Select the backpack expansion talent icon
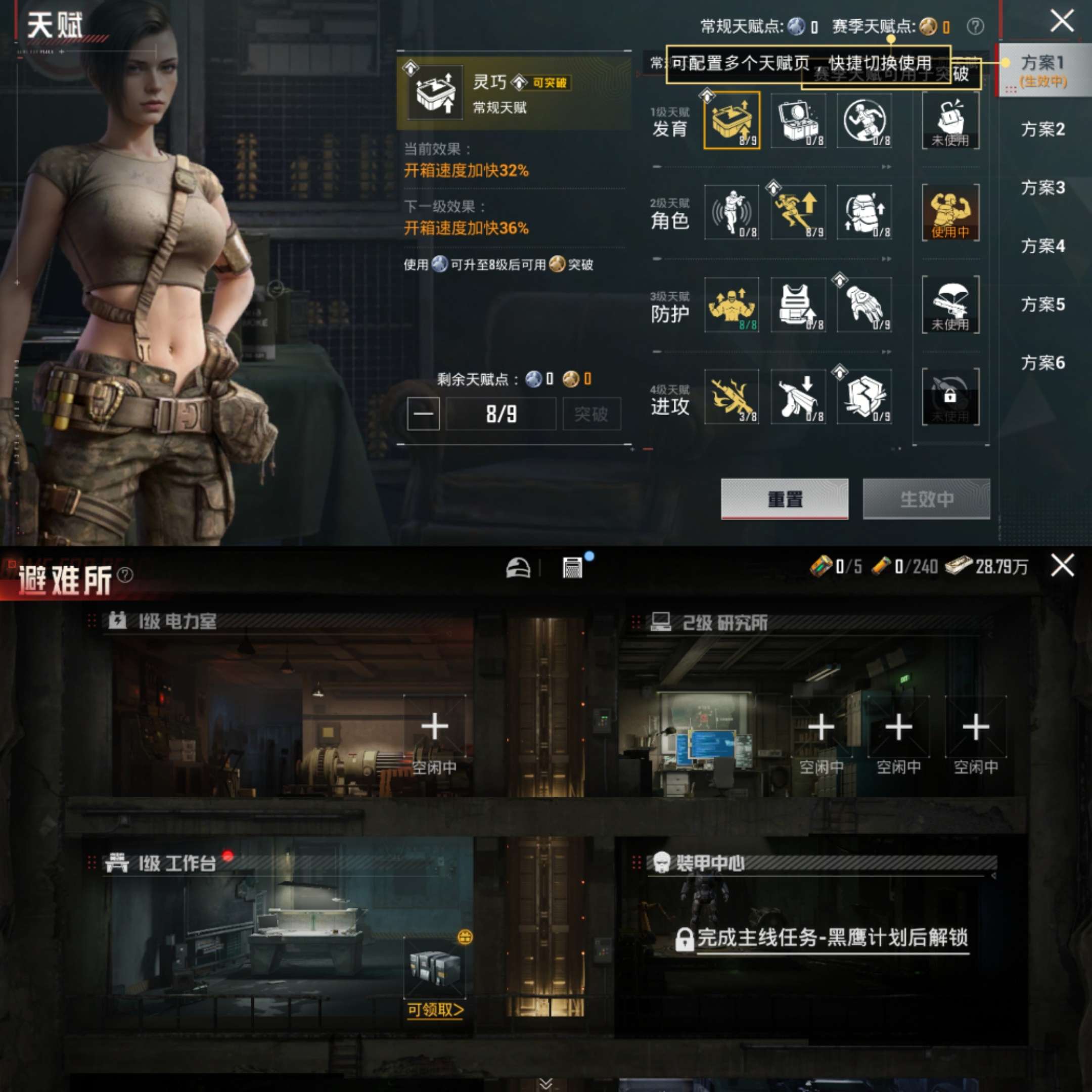Image resolution: width=1092 pixels, height=1092 pixels. pos(863,213)
